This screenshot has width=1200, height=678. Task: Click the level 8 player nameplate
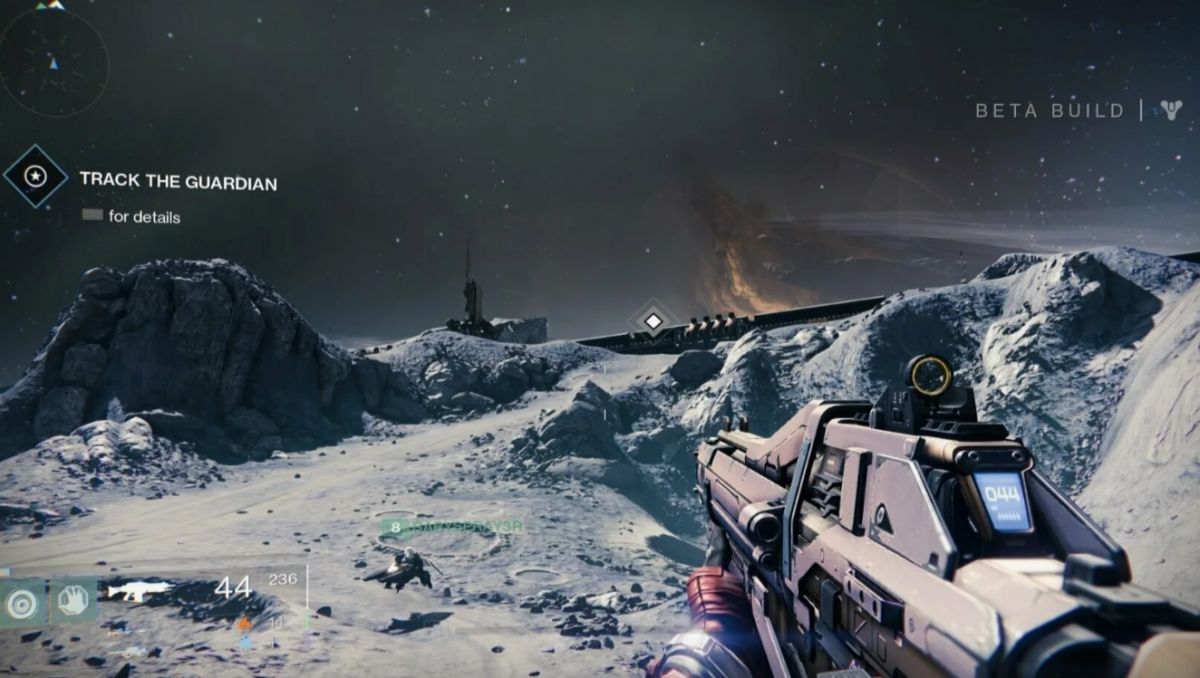(452, 526)
